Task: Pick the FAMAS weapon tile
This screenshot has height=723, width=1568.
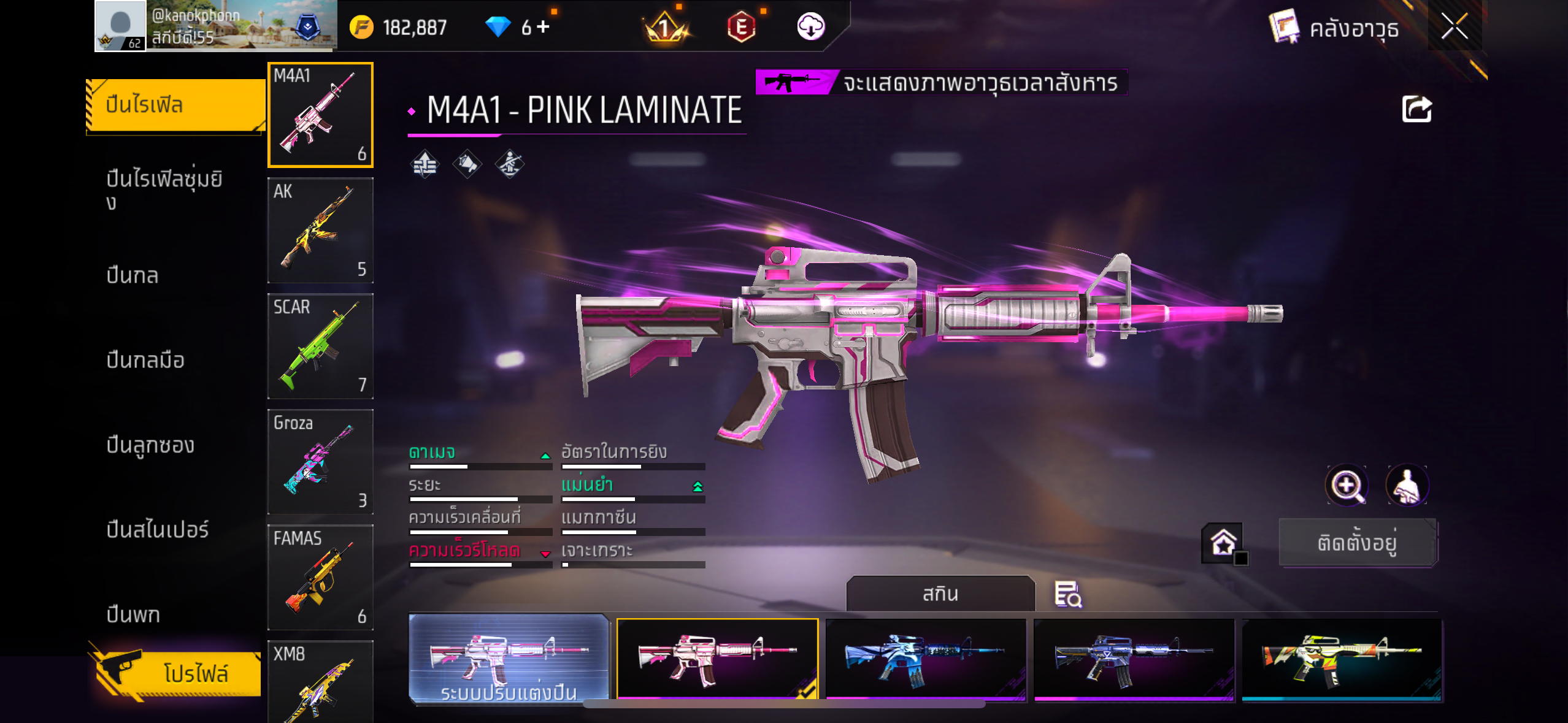Action: click(x=320, y=577)
